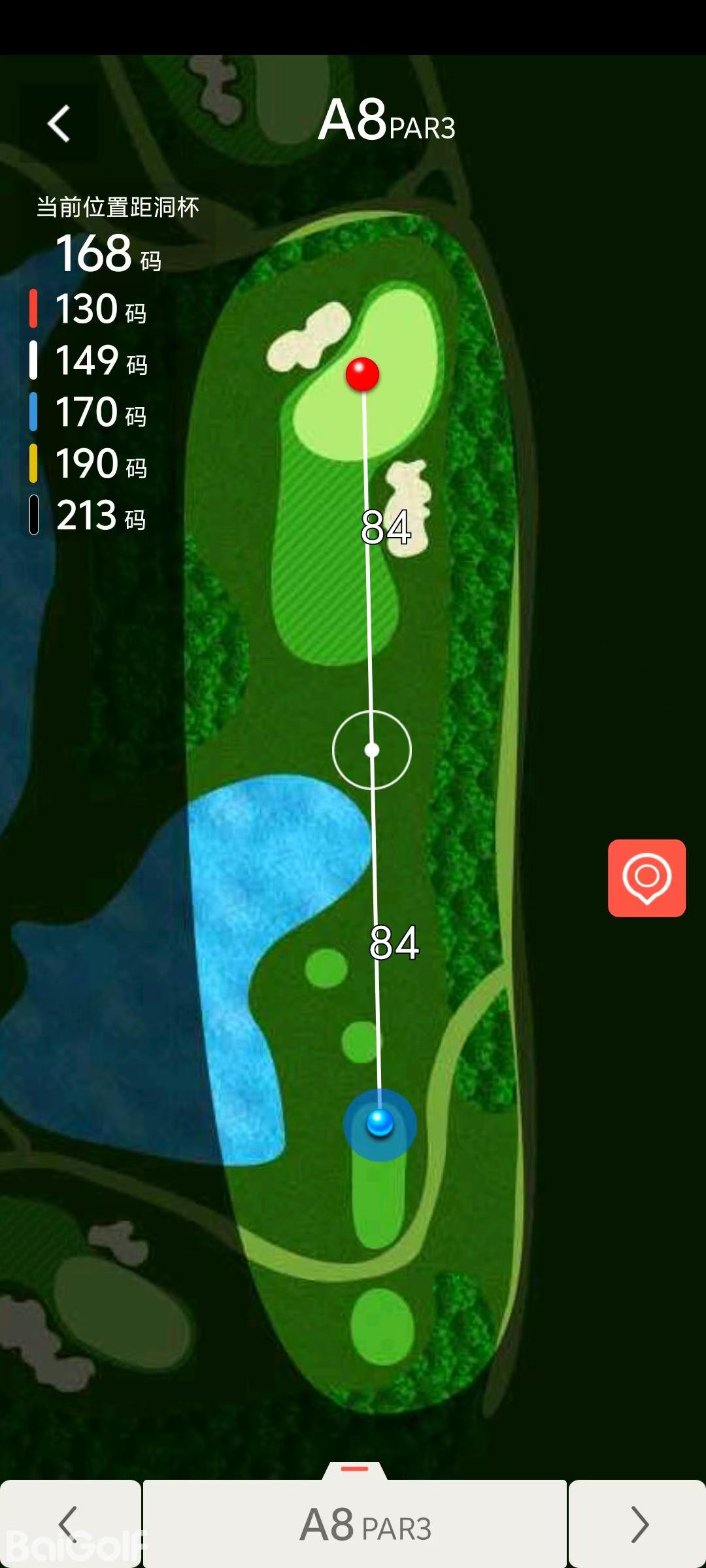Tap the red location pin button

[647, 877]
